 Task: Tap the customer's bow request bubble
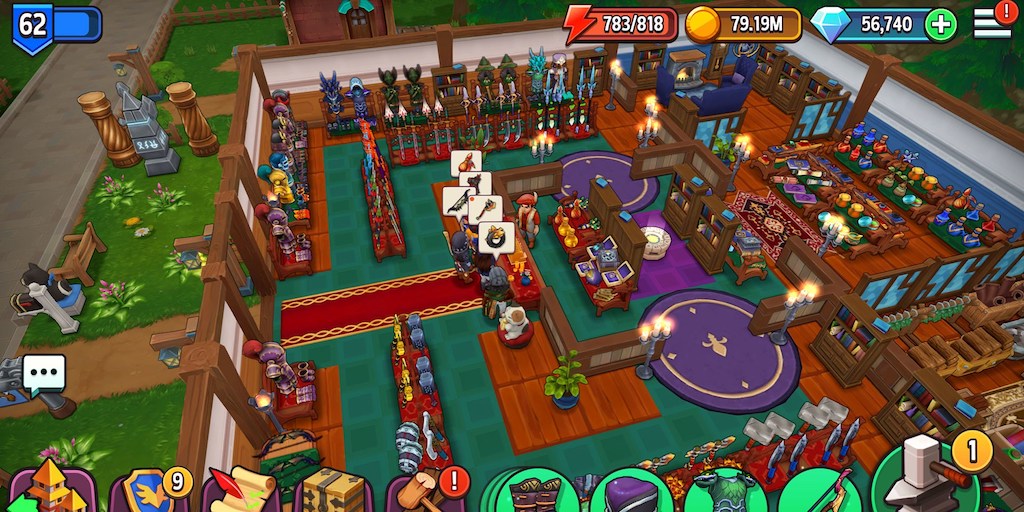tap(458, 201)
